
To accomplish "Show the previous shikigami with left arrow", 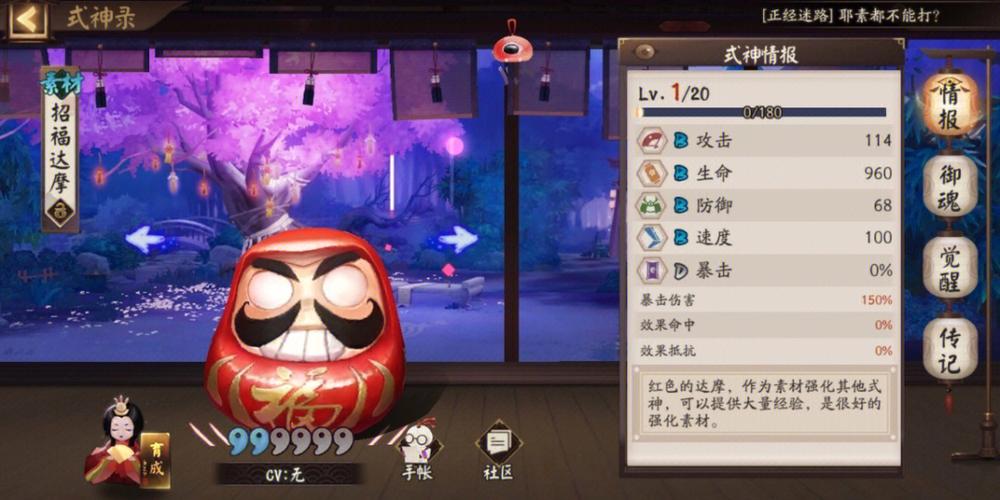I will [146, 238].
